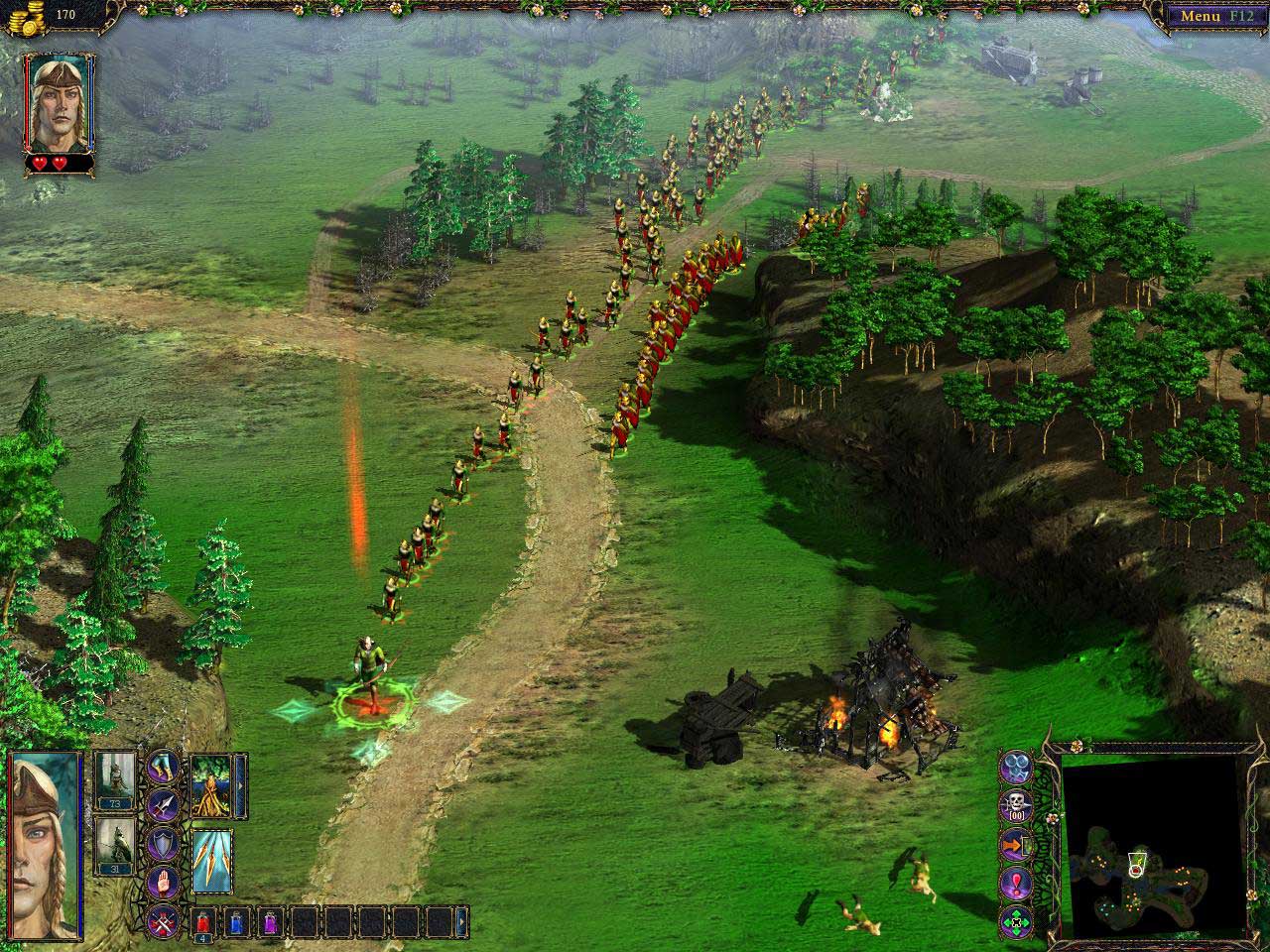Activate the shield defend command
The height and width of the screenshot is (952, 1270).
[164, 844]
